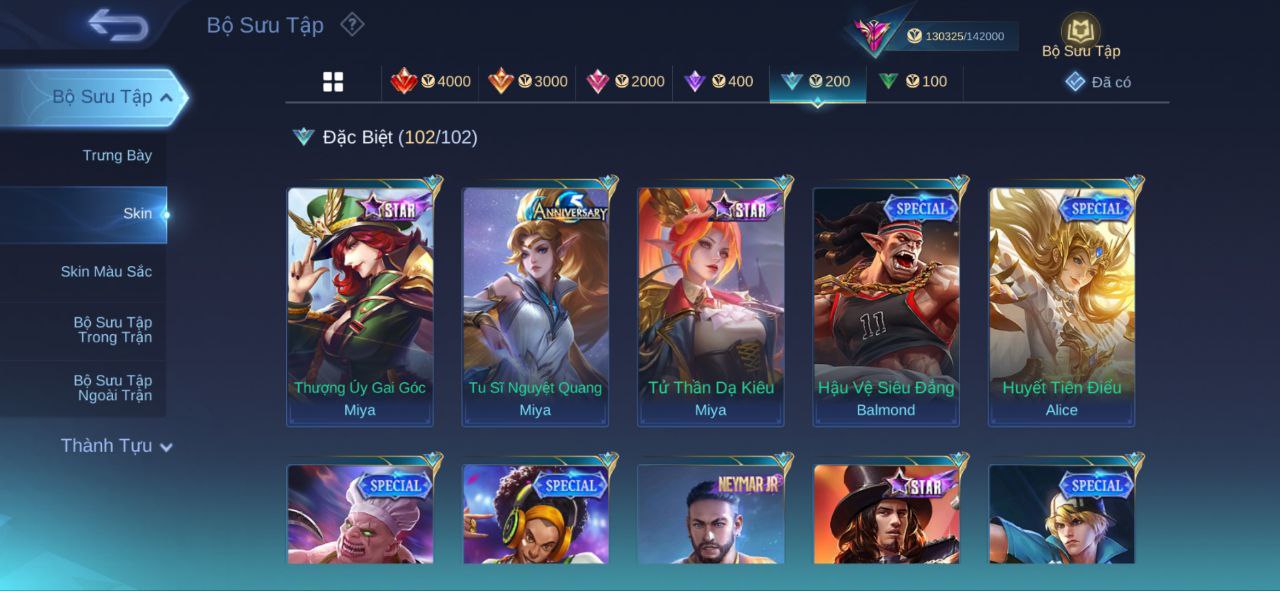This screenshot has height=591, width=1280.
Task: Select the Skin sidebar entry
Action: pyautogui.click(x=137, y=213)
